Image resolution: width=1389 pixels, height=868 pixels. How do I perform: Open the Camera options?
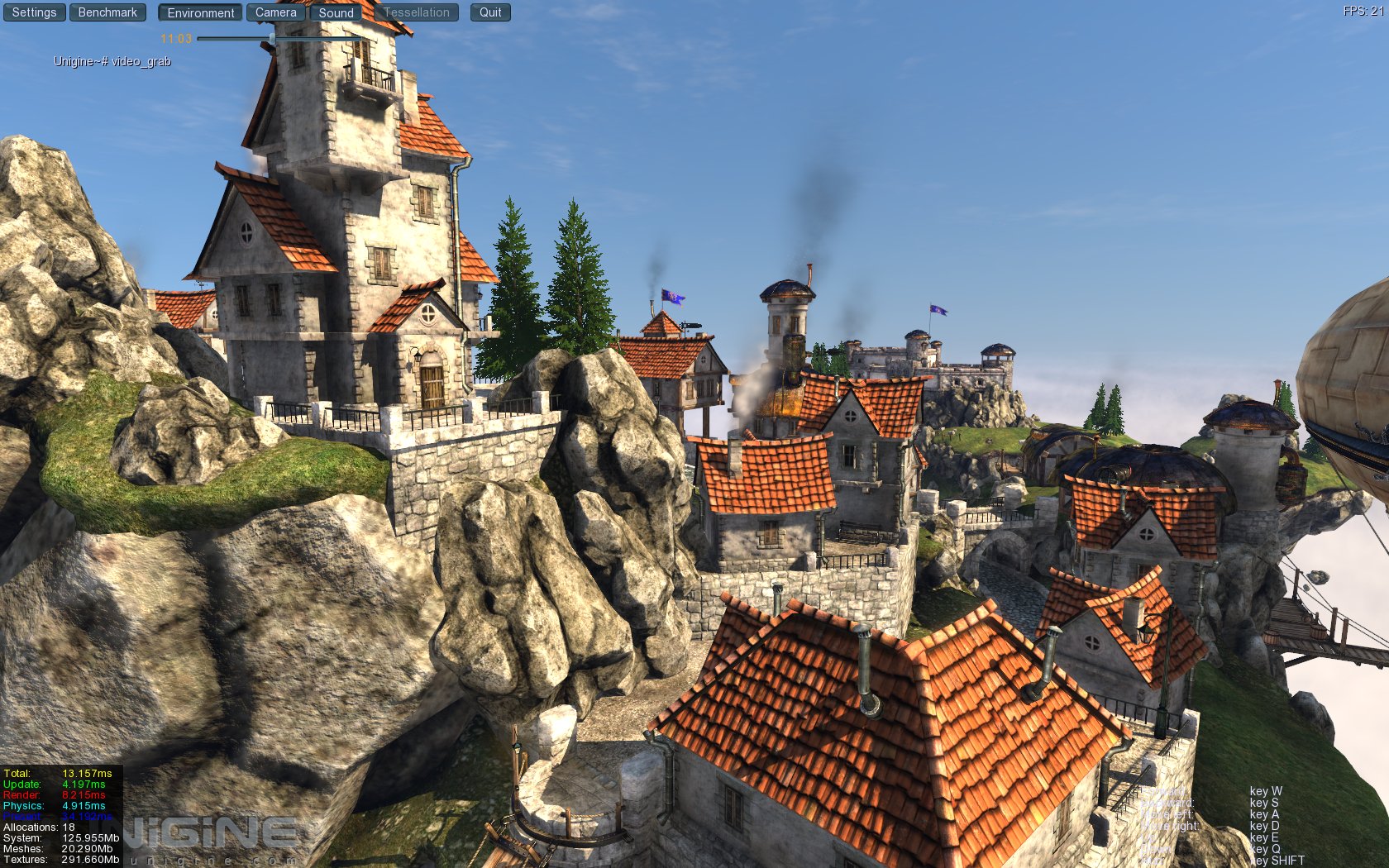pos(275,12)
